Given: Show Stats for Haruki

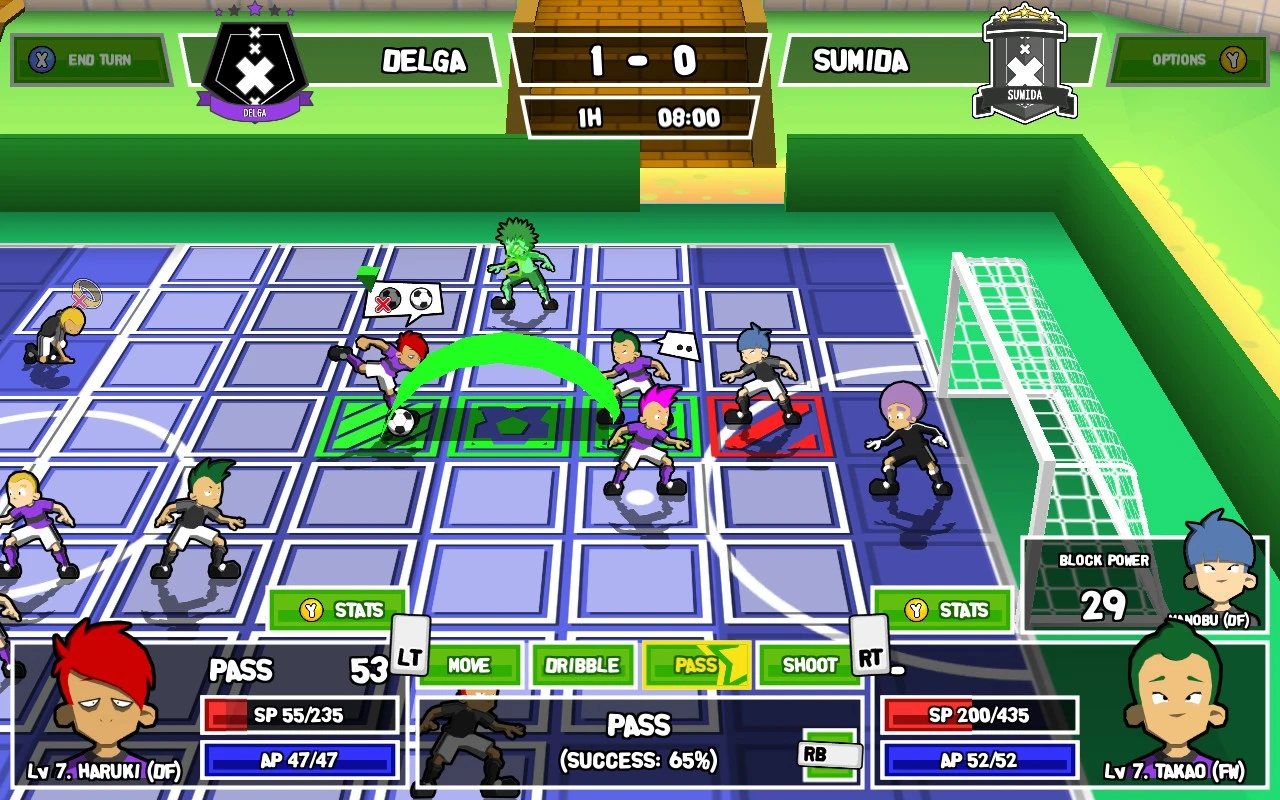Looking at the screenshot, I should pos(338,610).
